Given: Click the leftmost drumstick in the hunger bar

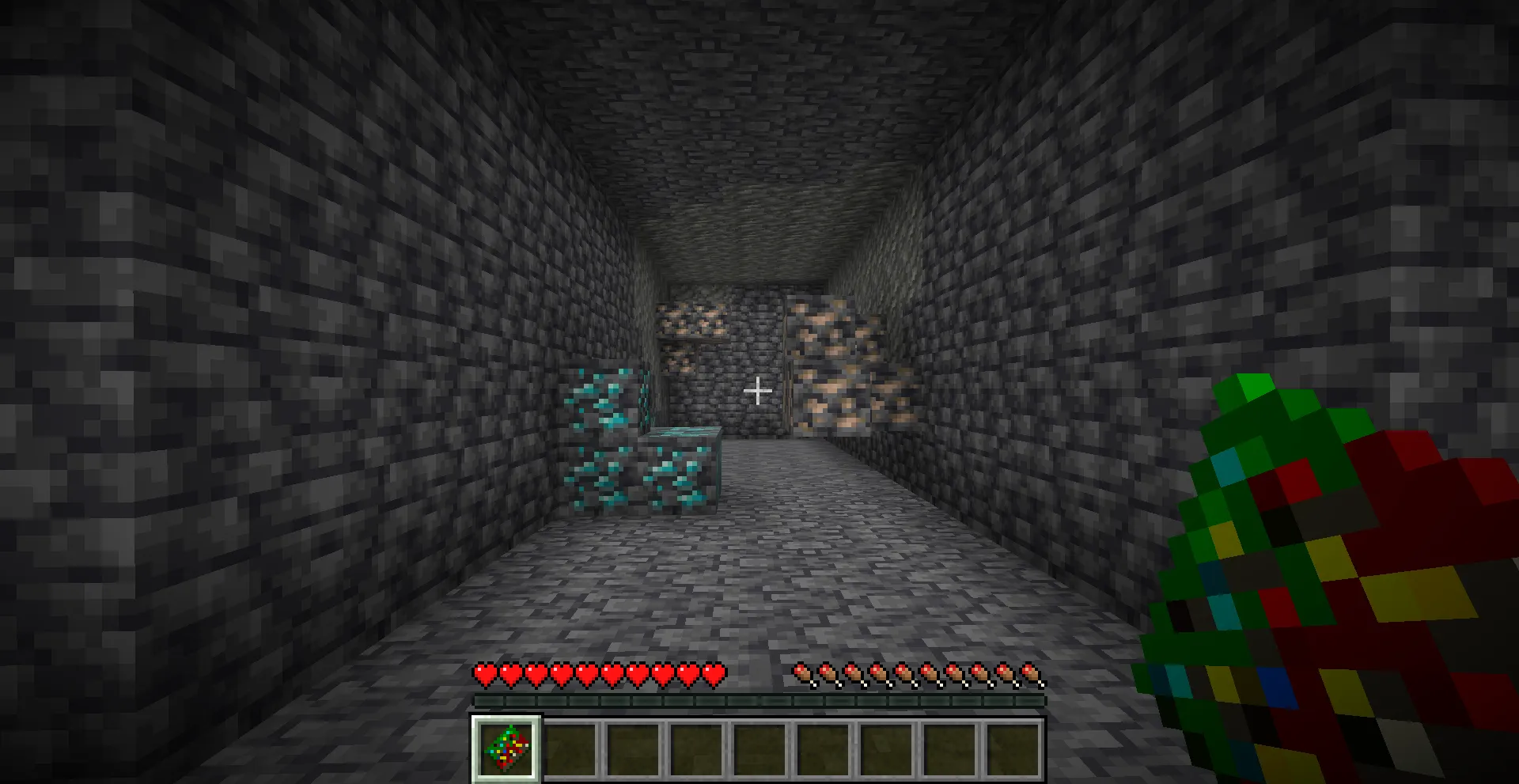Looking at the screenshot, I should point(802,675).
